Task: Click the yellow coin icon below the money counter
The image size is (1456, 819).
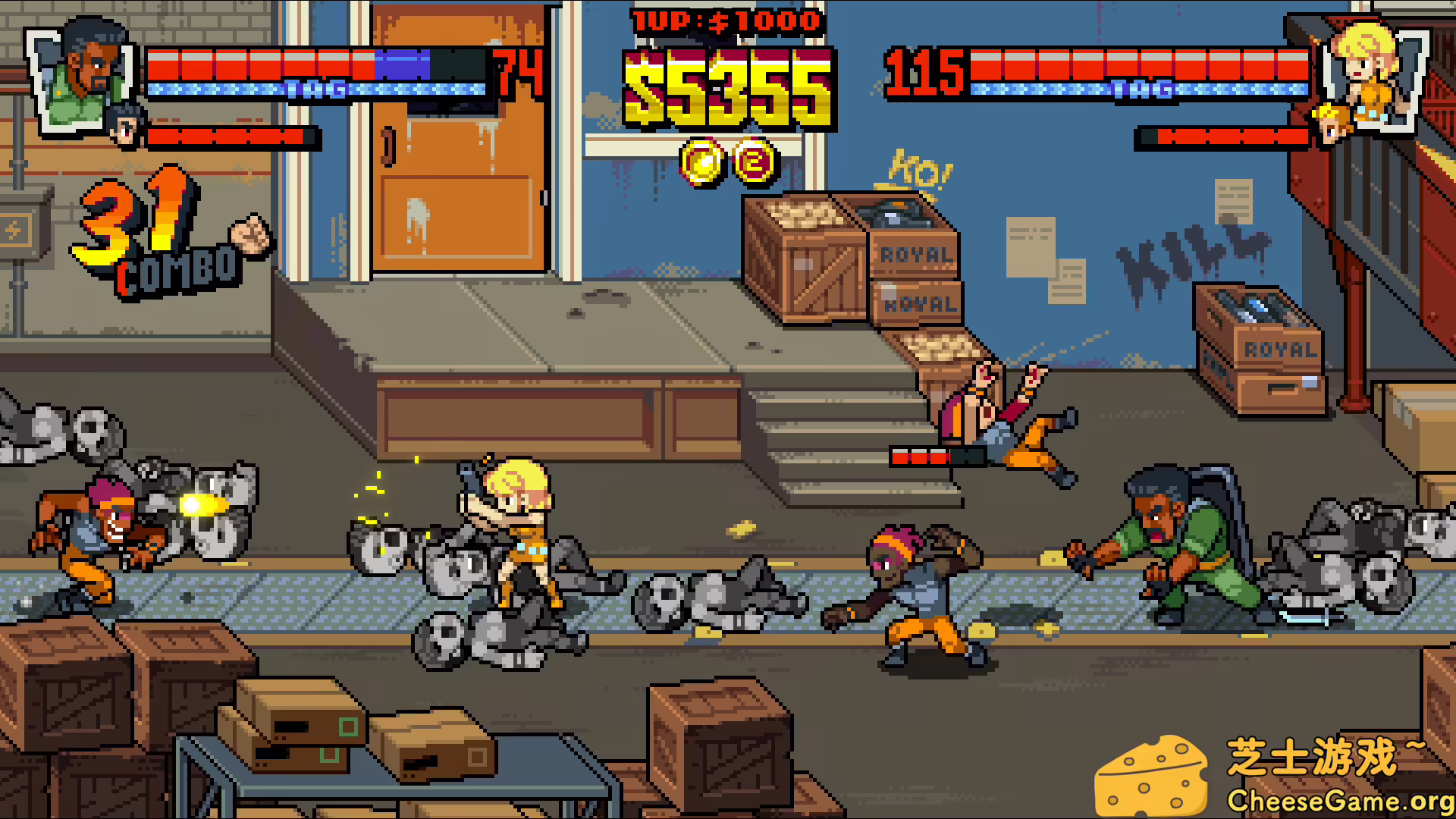Action: pyautogui.click(x=700, y=161)
